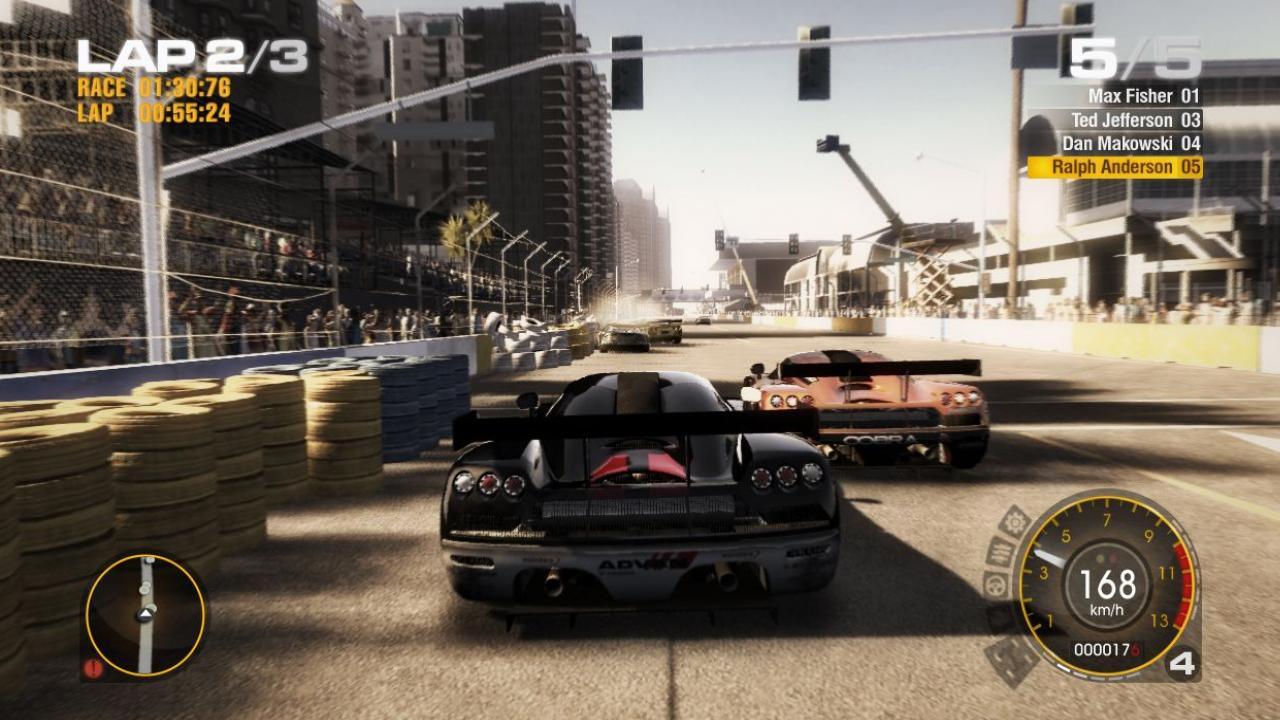The height and width of the screenshot is (720, 1280).
Task: Select the steering damage indicator icon
Action: point(994,585)
